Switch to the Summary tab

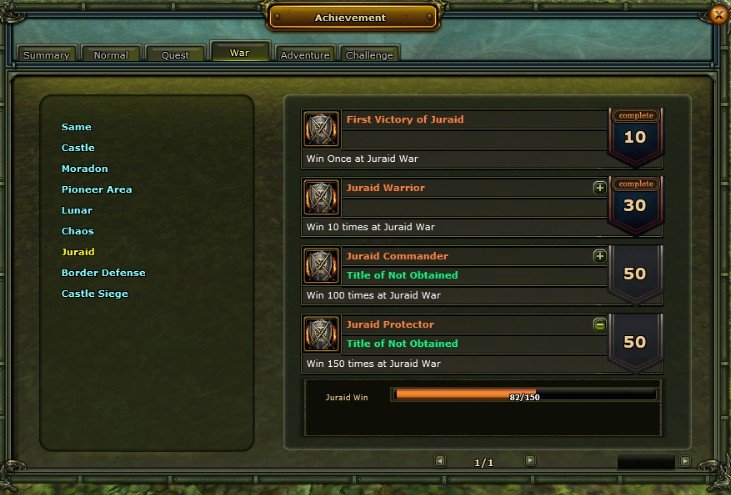[x=45, y=55]
